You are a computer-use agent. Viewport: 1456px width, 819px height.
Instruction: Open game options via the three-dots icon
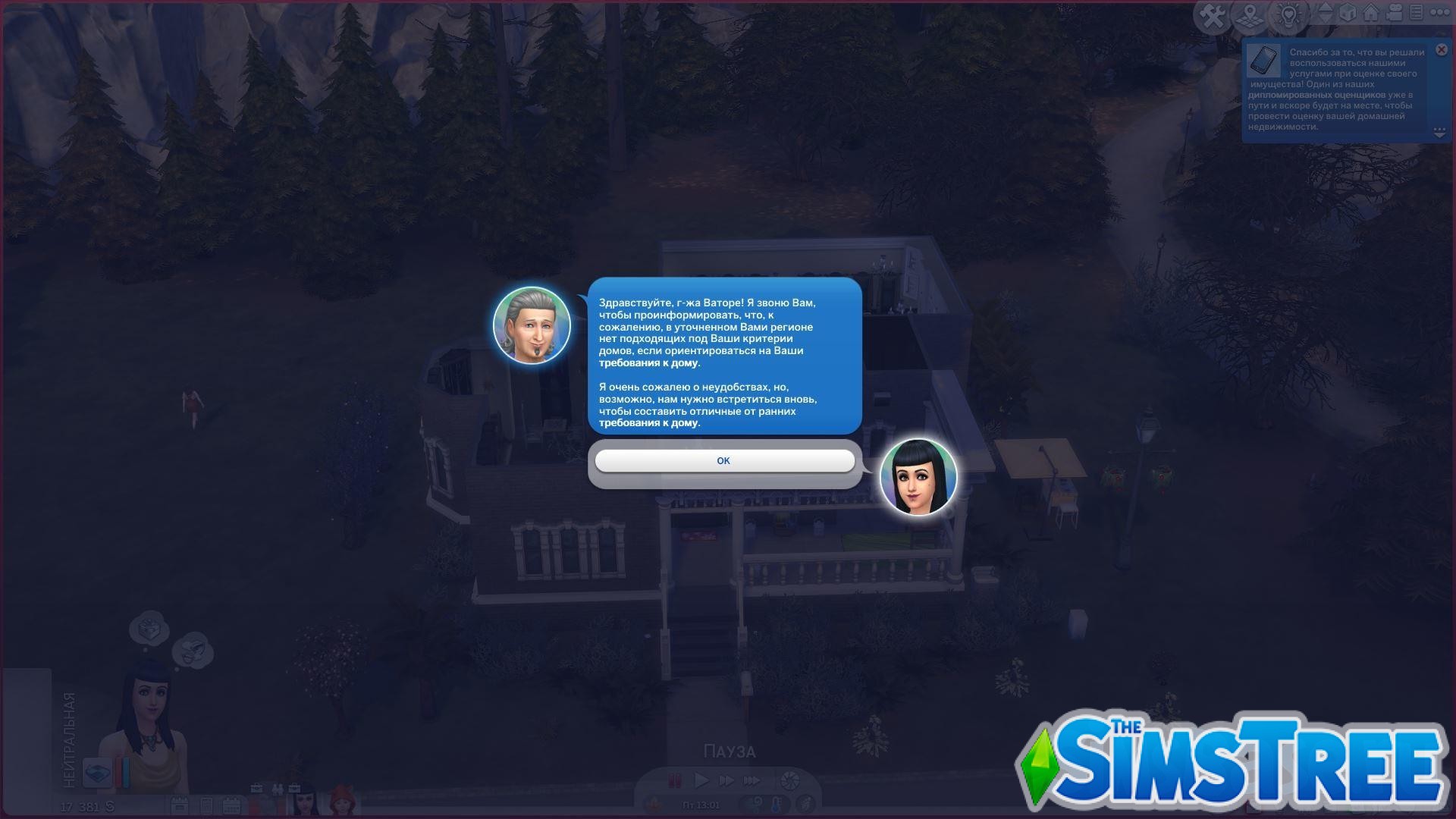[x=1439, y=11]
